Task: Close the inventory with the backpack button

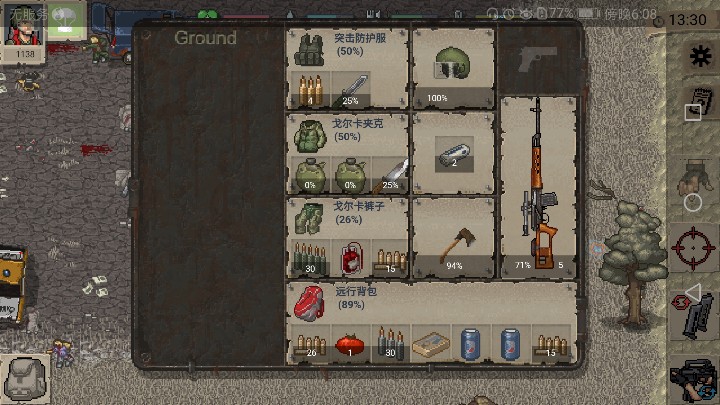Action: point(24,380)
